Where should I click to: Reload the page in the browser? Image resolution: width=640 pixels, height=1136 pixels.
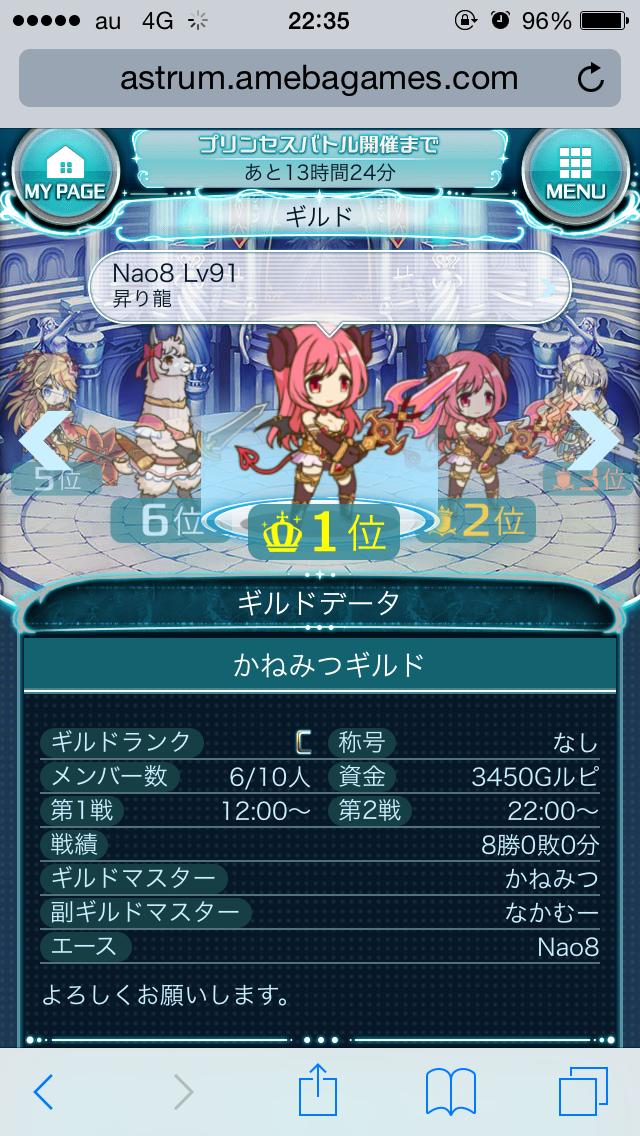tap(591, 78)
